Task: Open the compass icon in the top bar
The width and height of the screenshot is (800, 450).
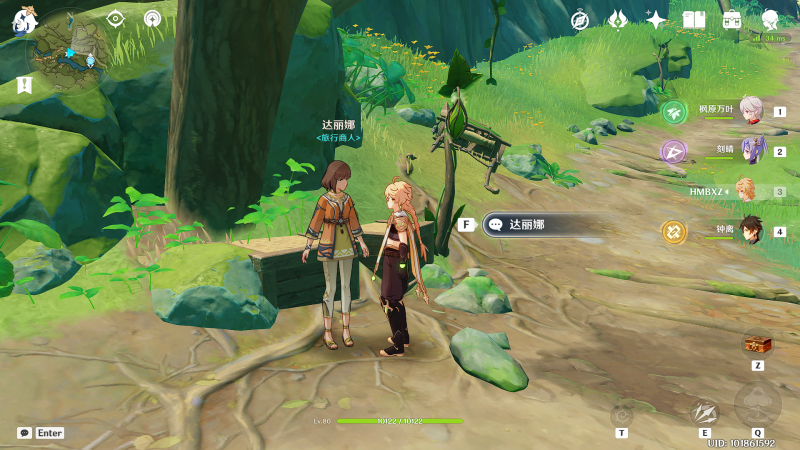Action: pyautogui.click(x=580, y=20)
